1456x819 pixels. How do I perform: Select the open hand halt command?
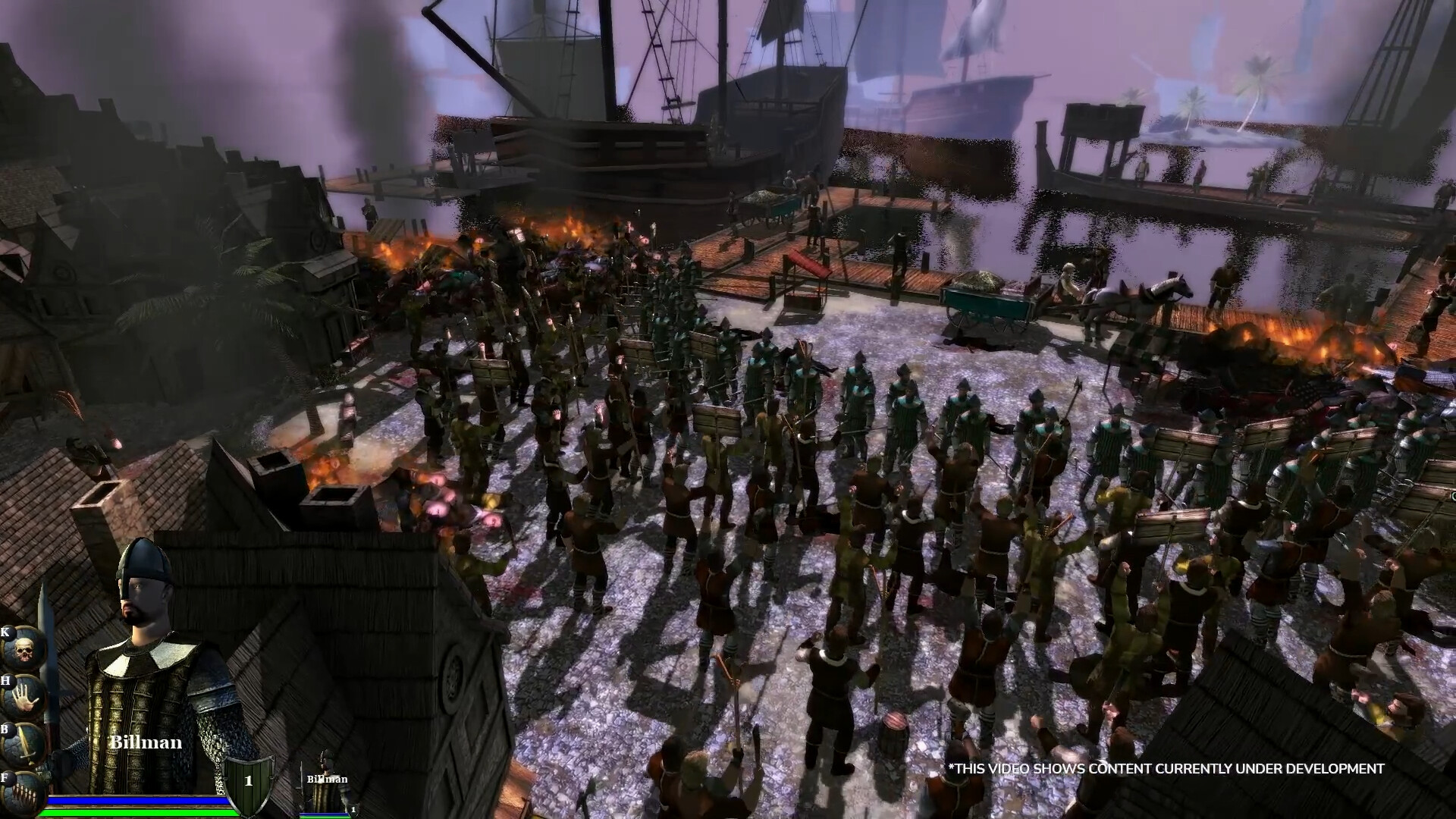23,698
